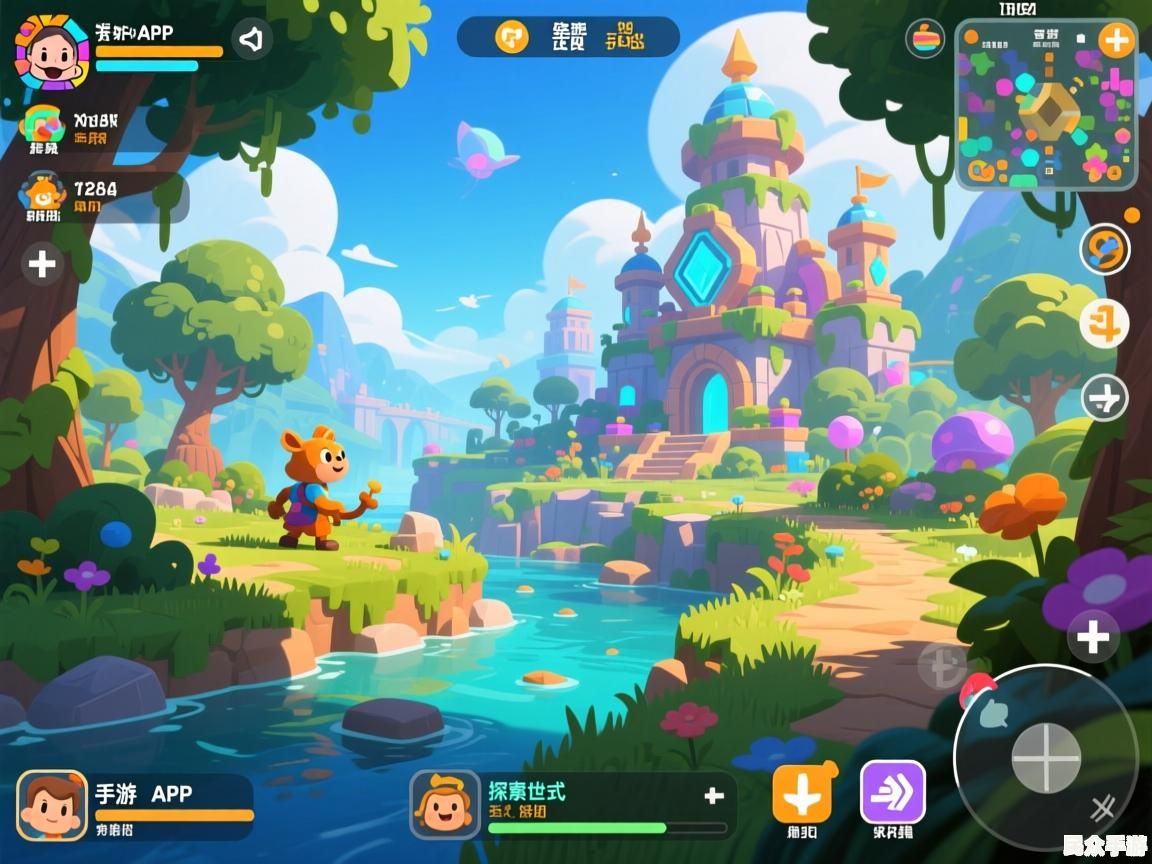The width and height of the screenshot is (1152, 864).
Task: Open the boy avatar beside the 手游 APP label
Action: (x=52, y=805)
